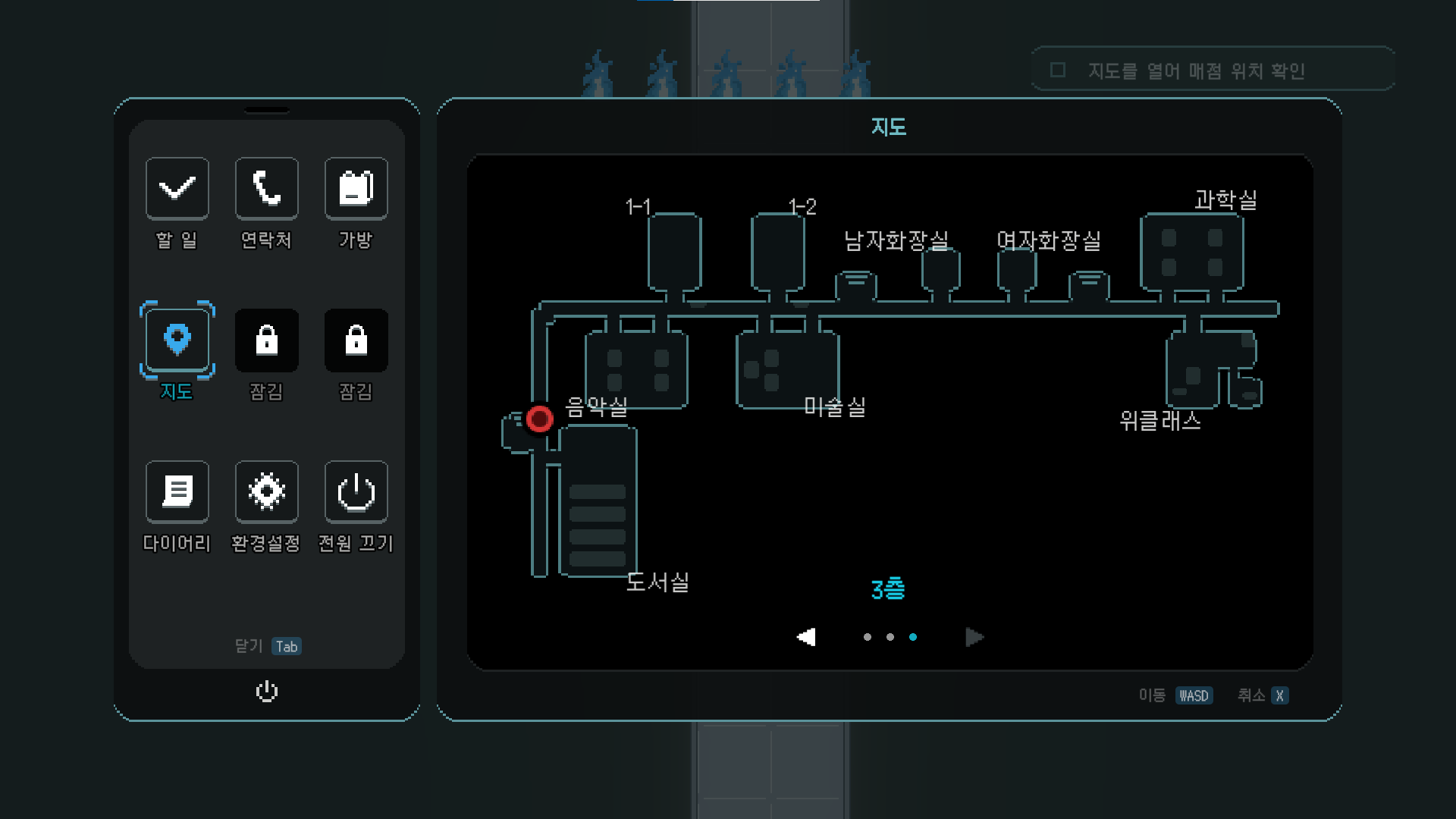Click the right arrow to next floor

[974, 637]
